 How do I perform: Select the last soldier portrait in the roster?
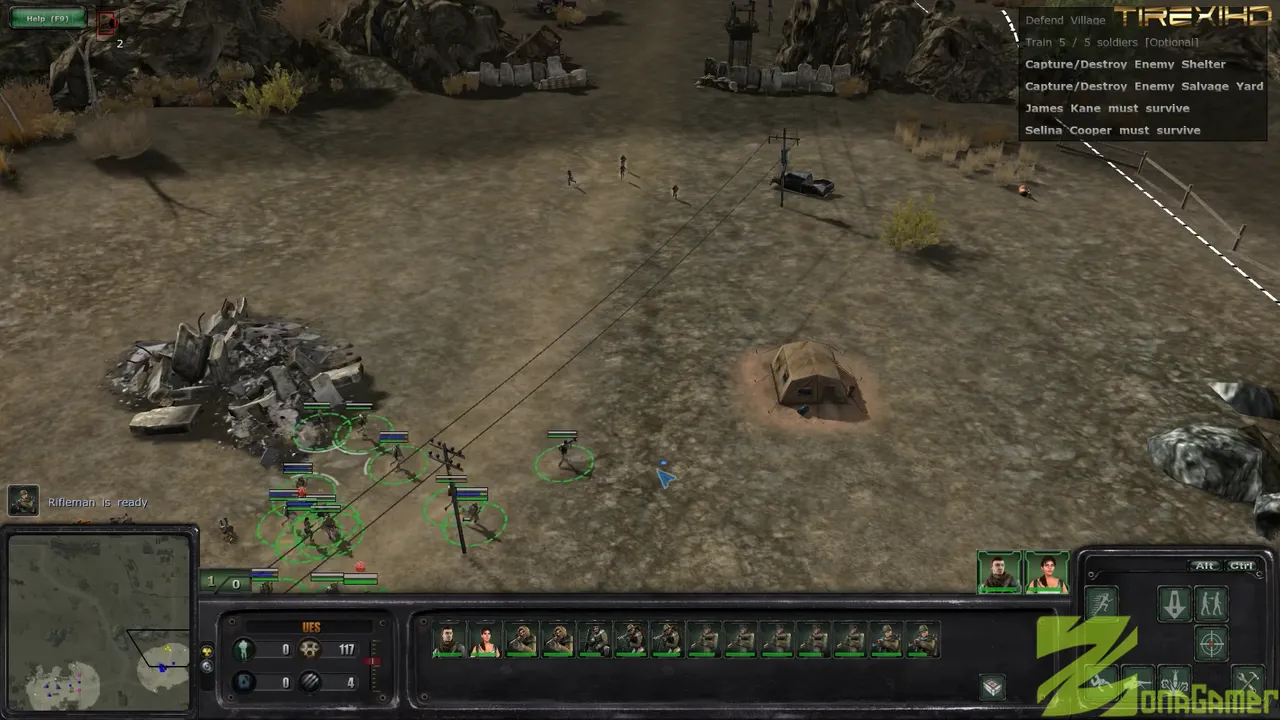[x=923, y=640]
